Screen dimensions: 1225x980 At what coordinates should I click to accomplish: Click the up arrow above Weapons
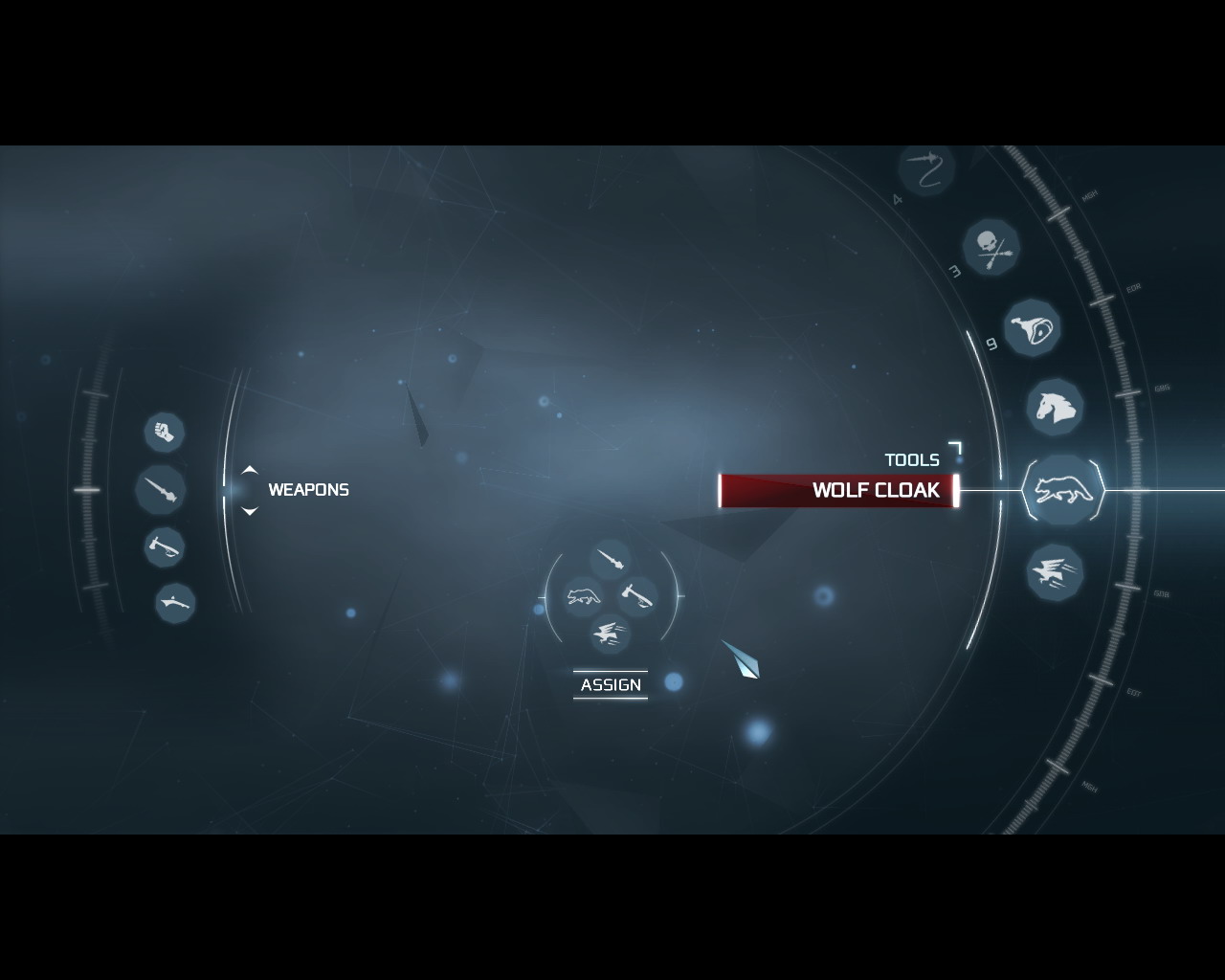[250, 470]
